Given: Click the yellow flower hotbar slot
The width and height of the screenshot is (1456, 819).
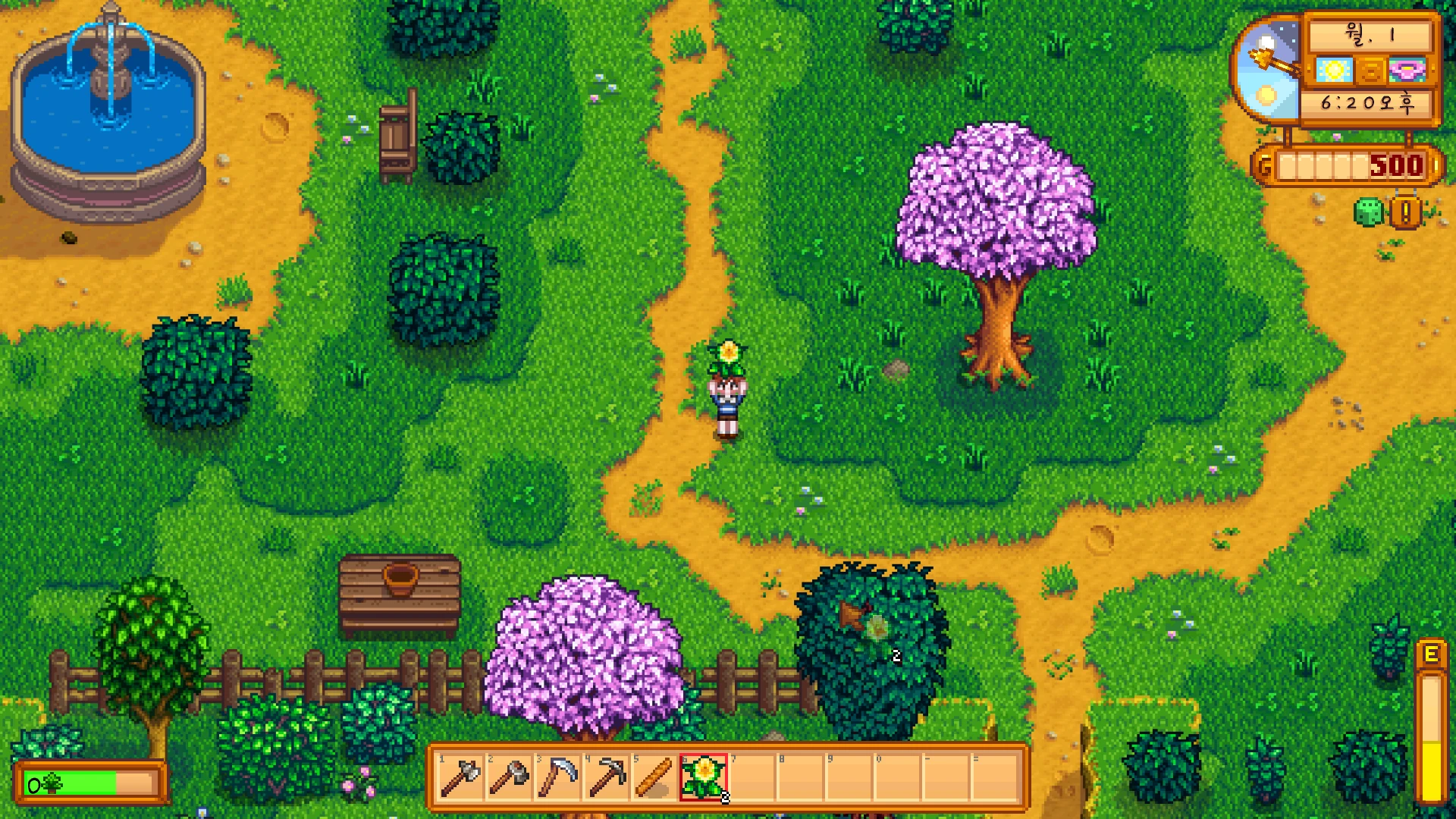Looking at the screenshot, I should [704, 777].
